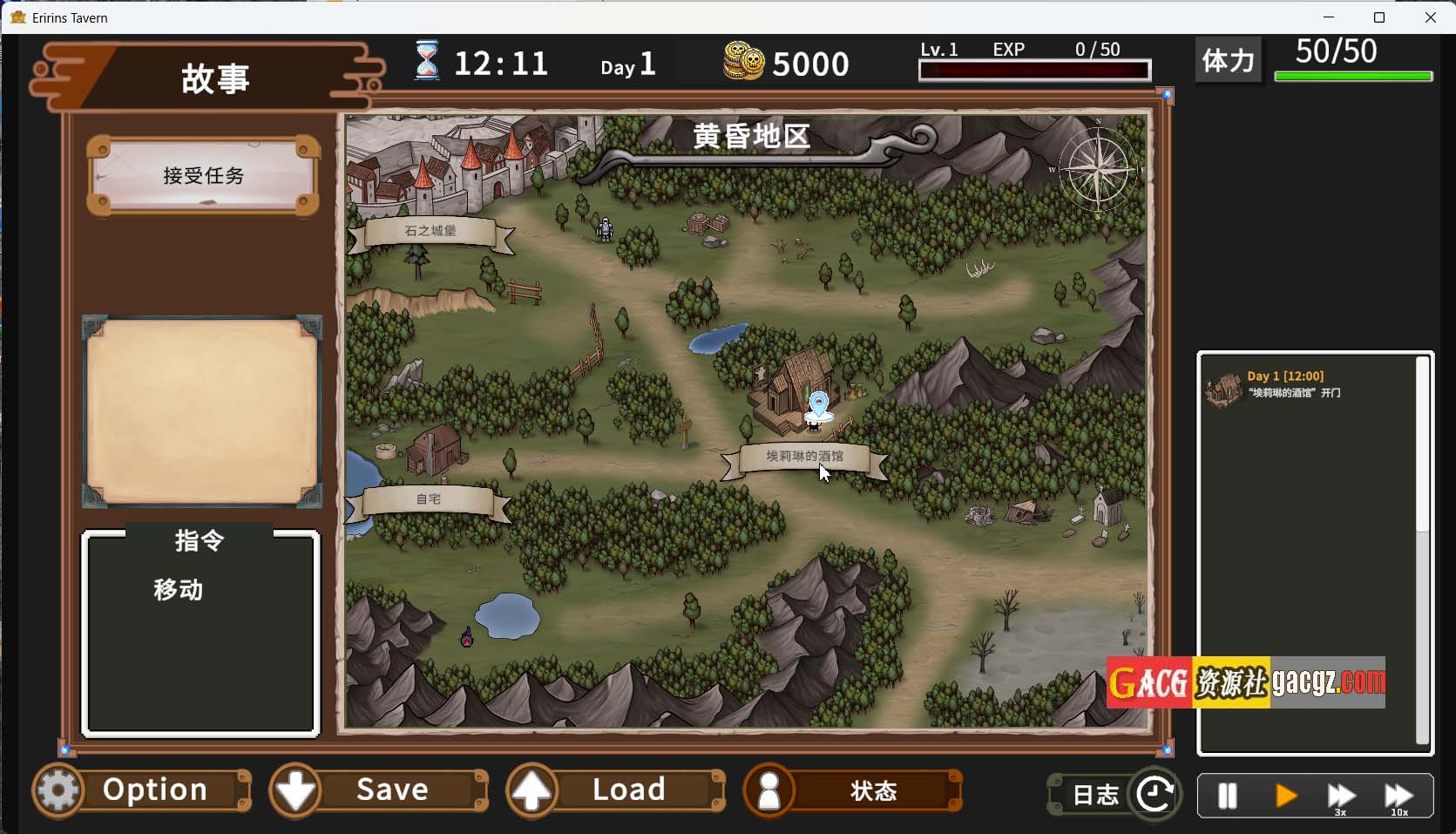The image size is (1456, 834).
Task: Select the 埃莉琳的酒馆 tavern location label
Action: click(804, 456)
